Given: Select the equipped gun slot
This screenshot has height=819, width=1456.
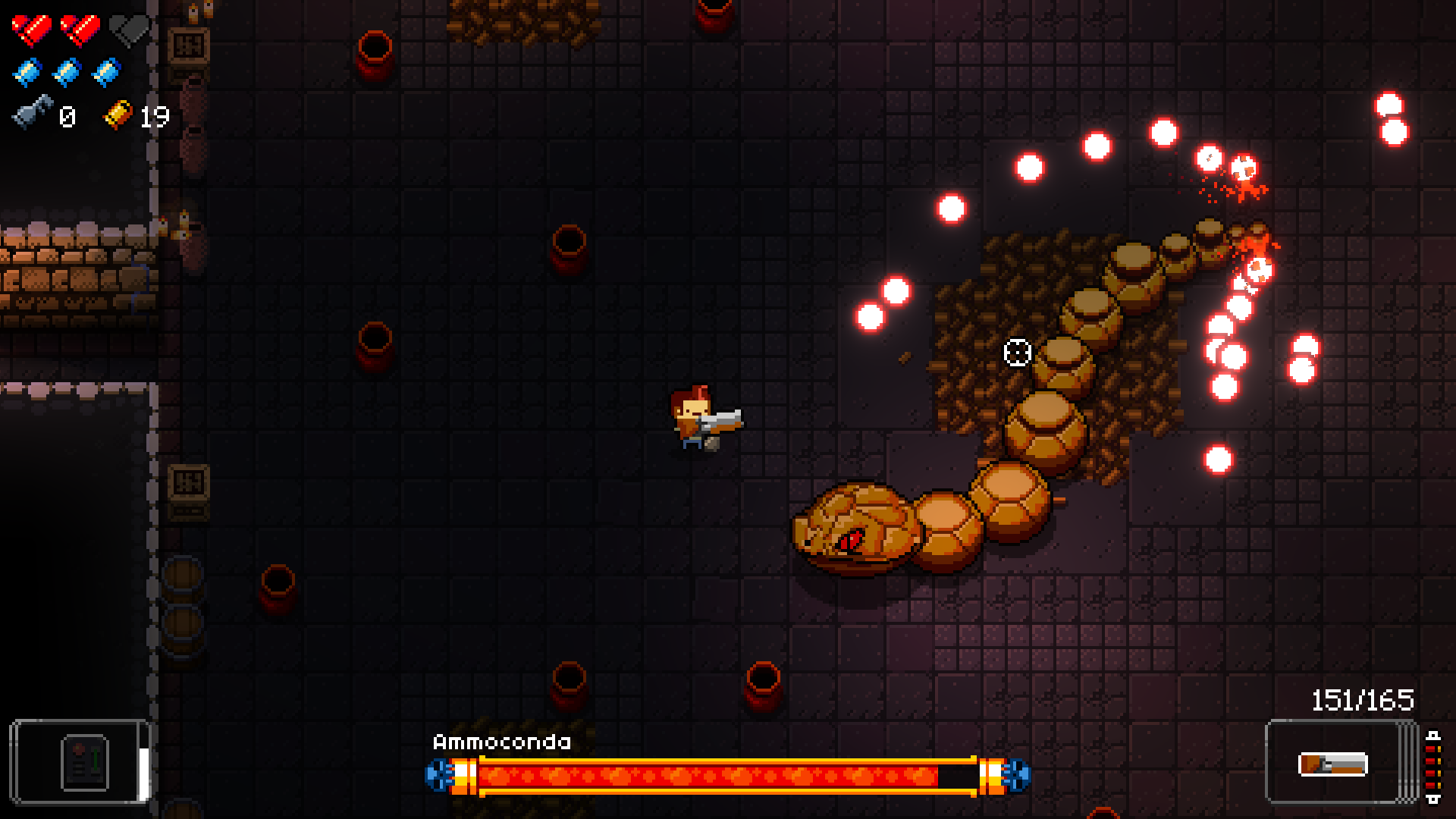Looking at the screenshot, I should click(1333, 762).
